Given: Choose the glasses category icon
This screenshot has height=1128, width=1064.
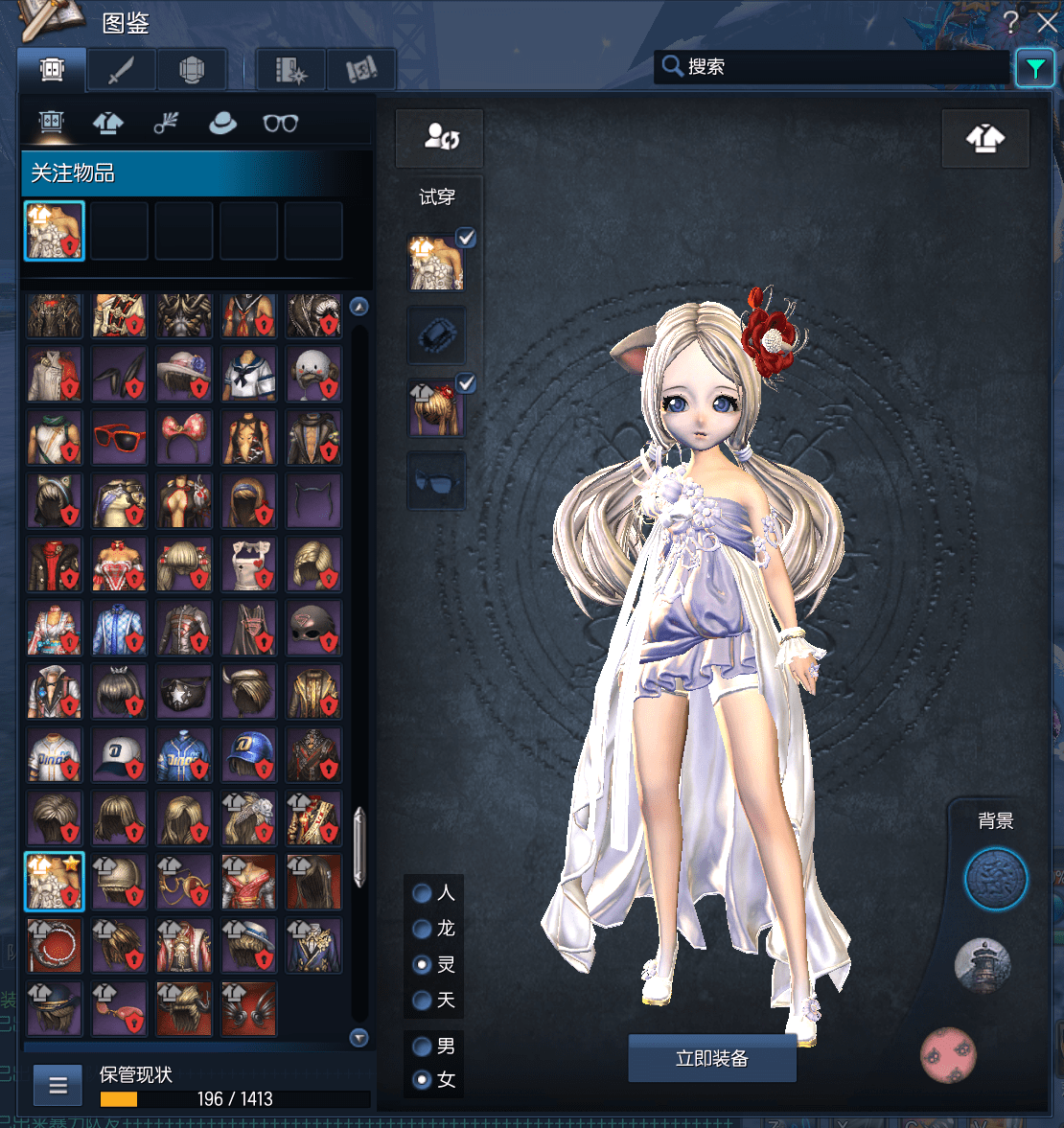Looking at the screenshot, I should point(281,123).
